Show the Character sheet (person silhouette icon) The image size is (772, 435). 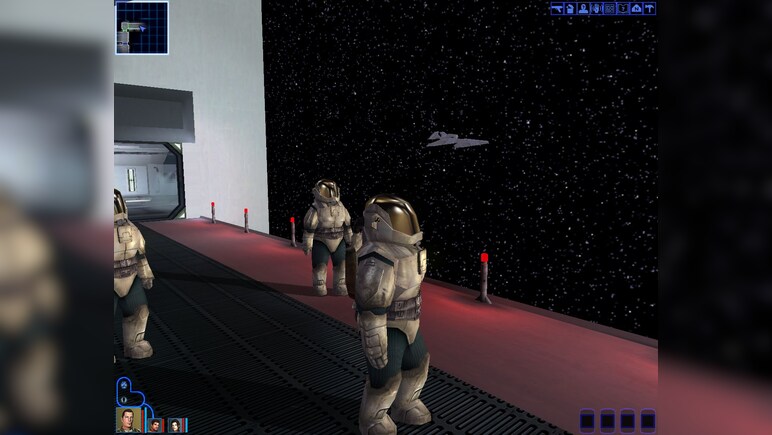583,9
